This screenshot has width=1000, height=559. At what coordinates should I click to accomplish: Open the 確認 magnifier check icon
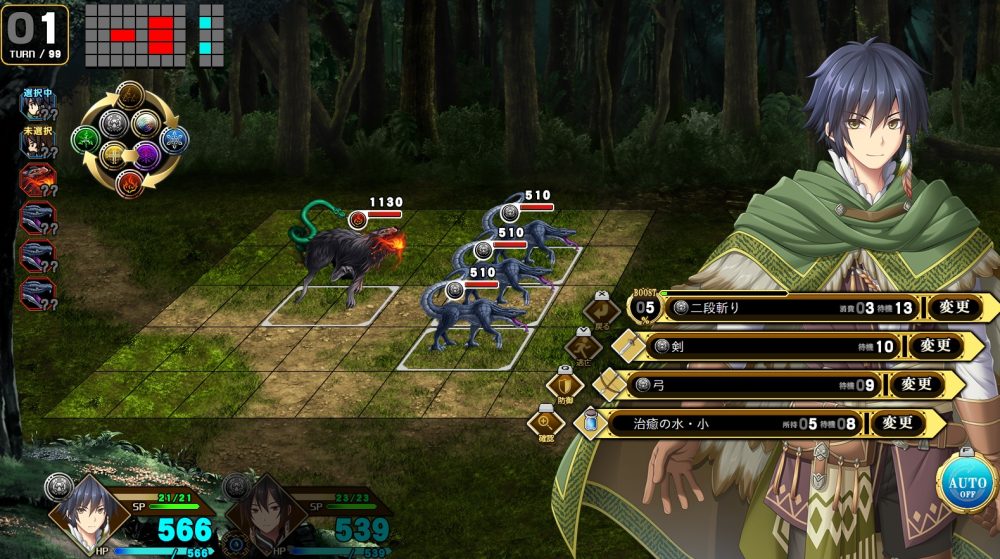point(544,423)
